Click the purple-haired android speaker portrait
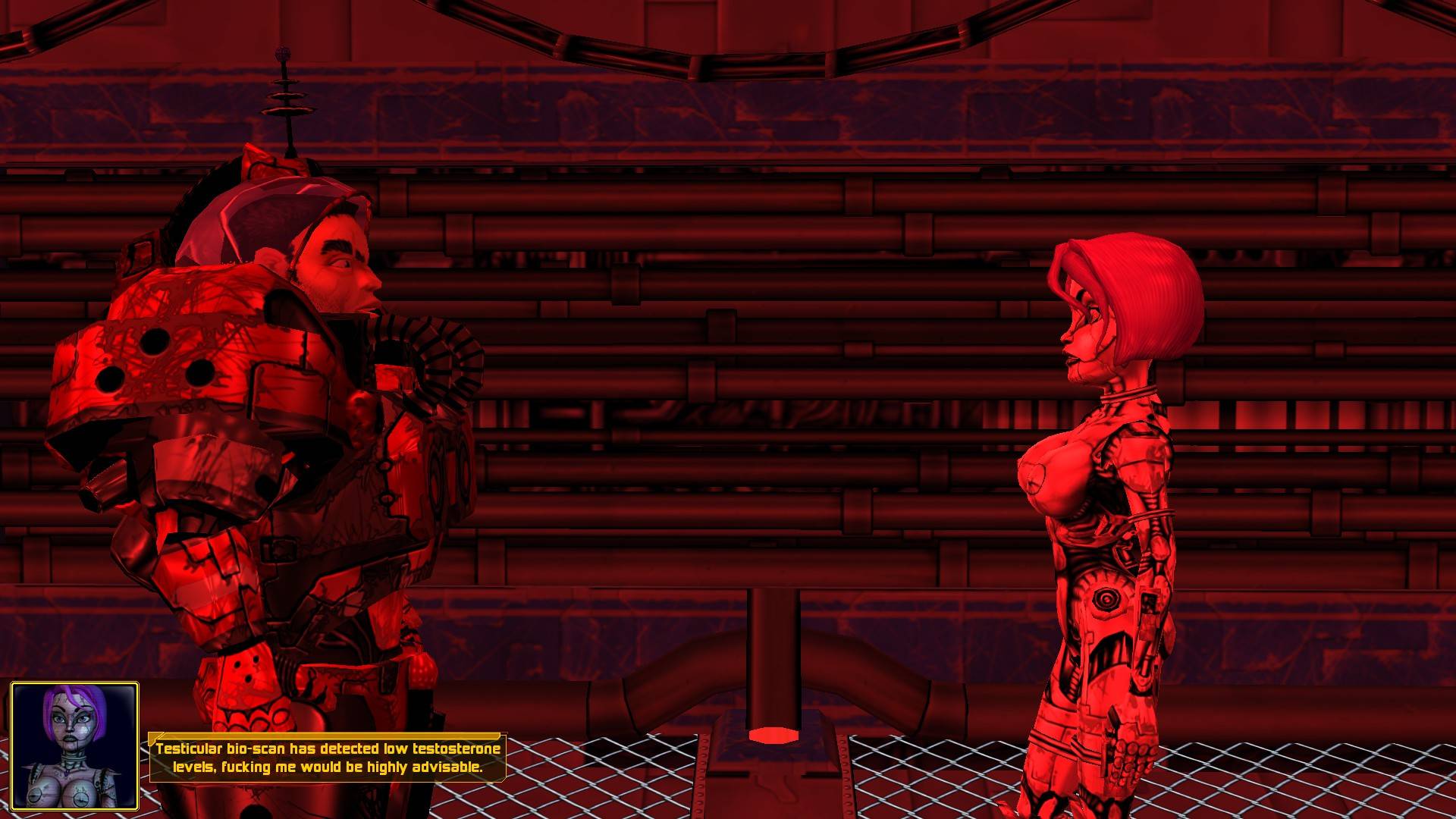The width and height of the screenshot is (1456, 819). point(74,745)
